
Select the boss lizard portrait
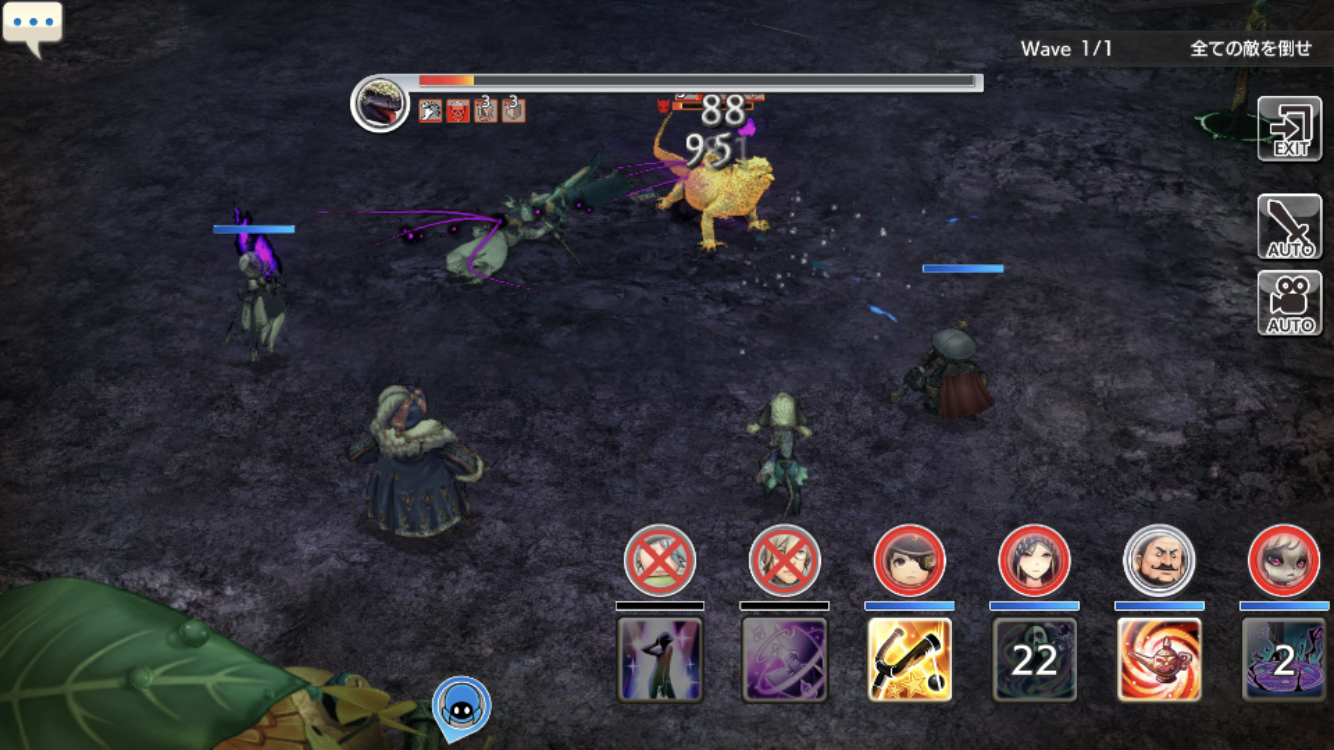380,103
